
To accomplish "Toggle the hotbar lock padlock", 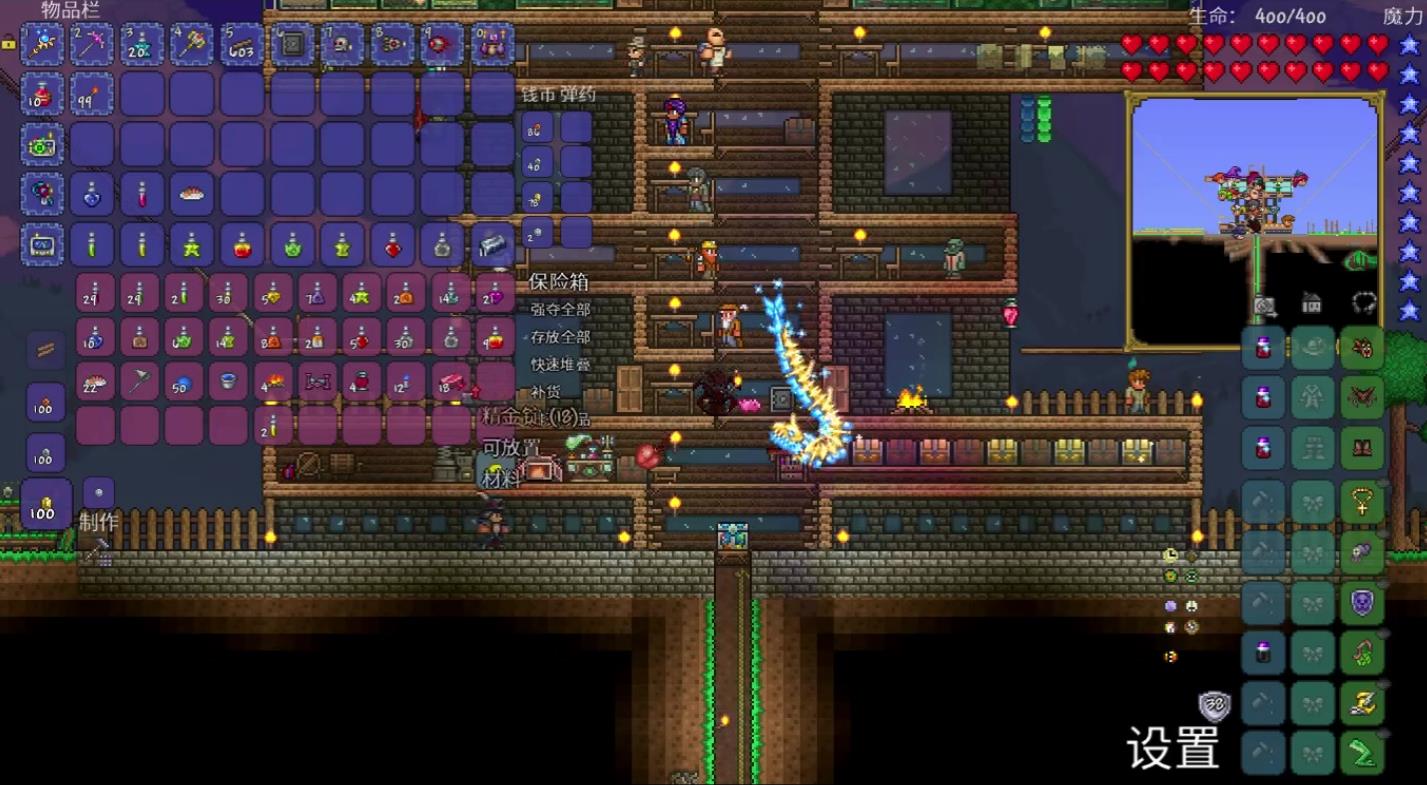I will coord(9,43).
